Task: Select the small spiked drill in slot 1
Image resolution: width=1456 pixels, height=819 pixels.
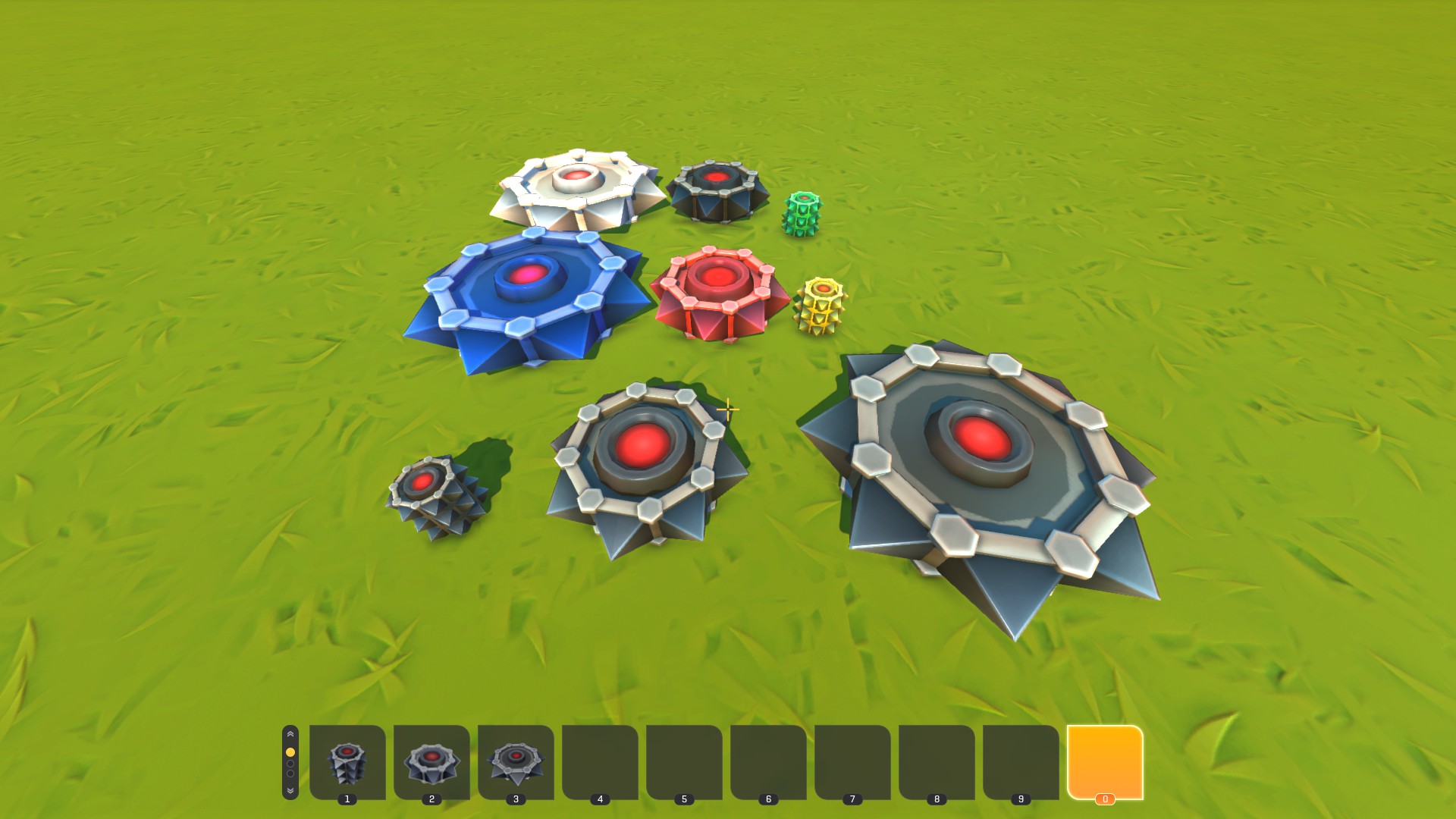Action: point(347,761)
